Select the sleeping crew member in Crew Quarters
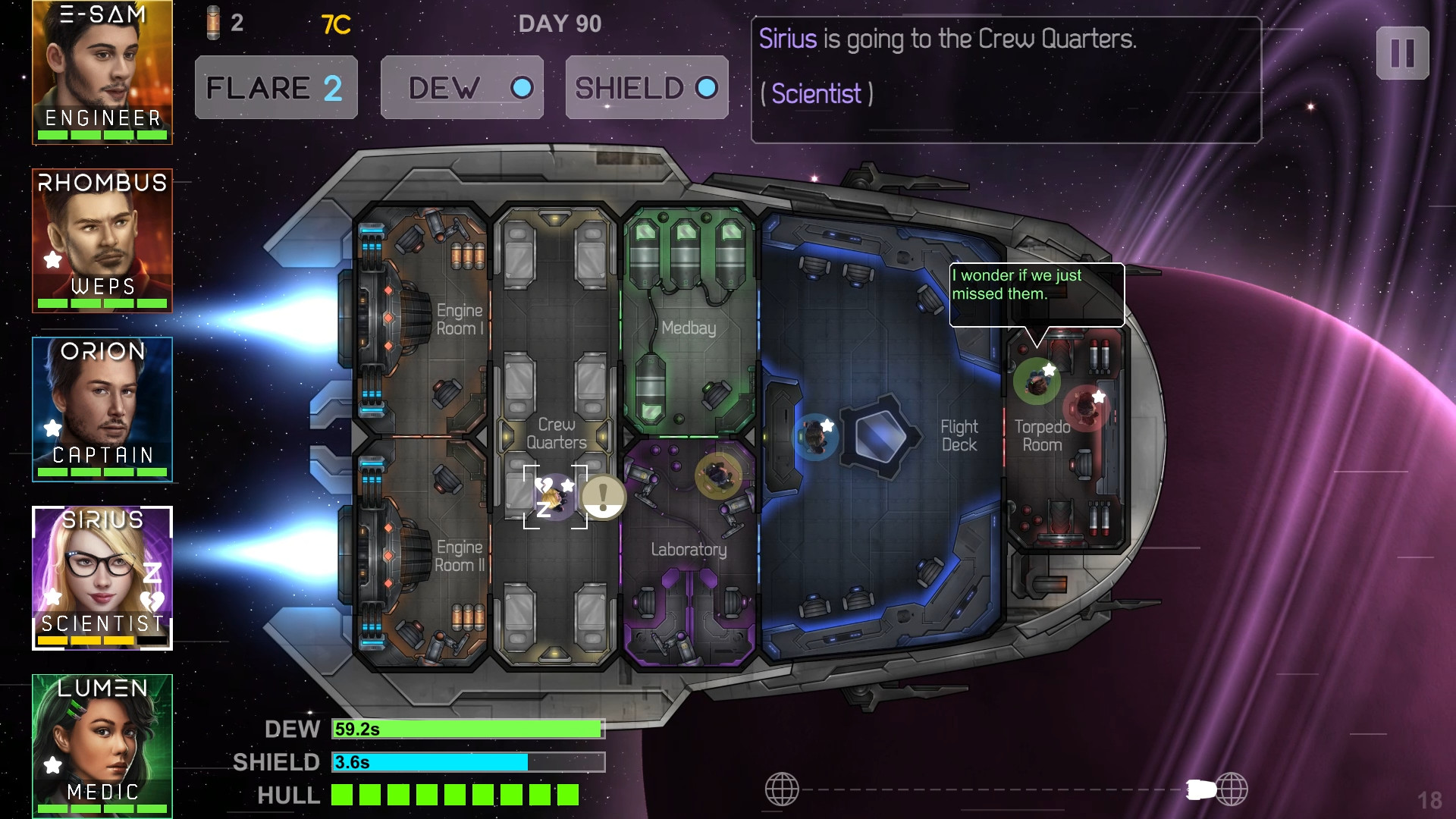 (x=554, y=497)
